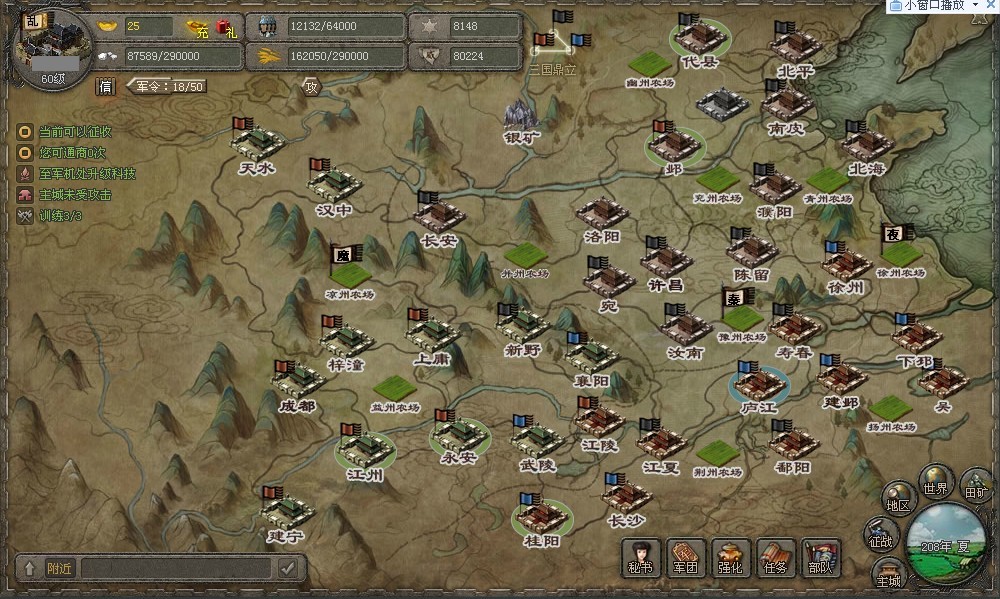Open the 强化 enhancement menu
Screen dimensions: 1000x599
pyautogui.click(x=731, y=557)
